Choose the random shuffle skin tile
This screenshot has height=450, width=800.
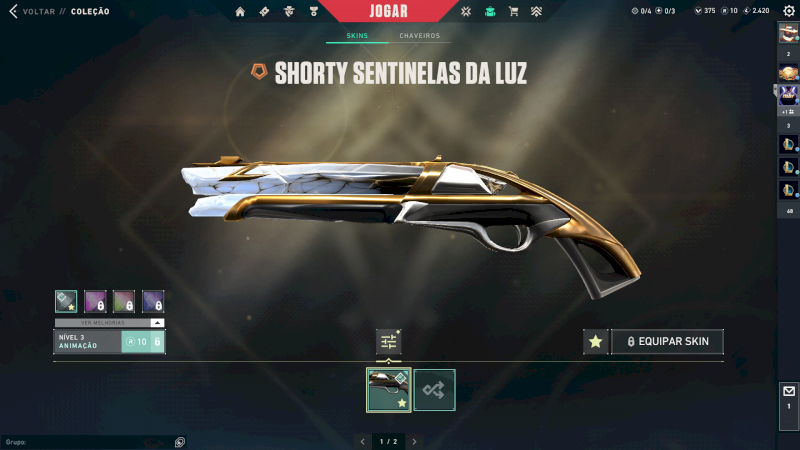tap(435, 390)
